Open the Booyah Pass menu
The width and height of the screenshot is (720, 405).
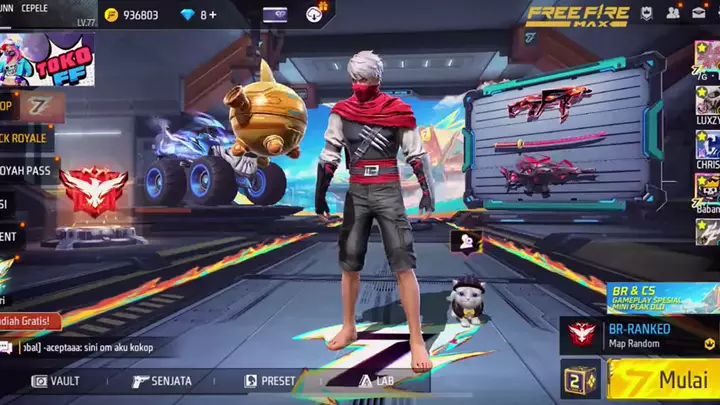point(24,171)
